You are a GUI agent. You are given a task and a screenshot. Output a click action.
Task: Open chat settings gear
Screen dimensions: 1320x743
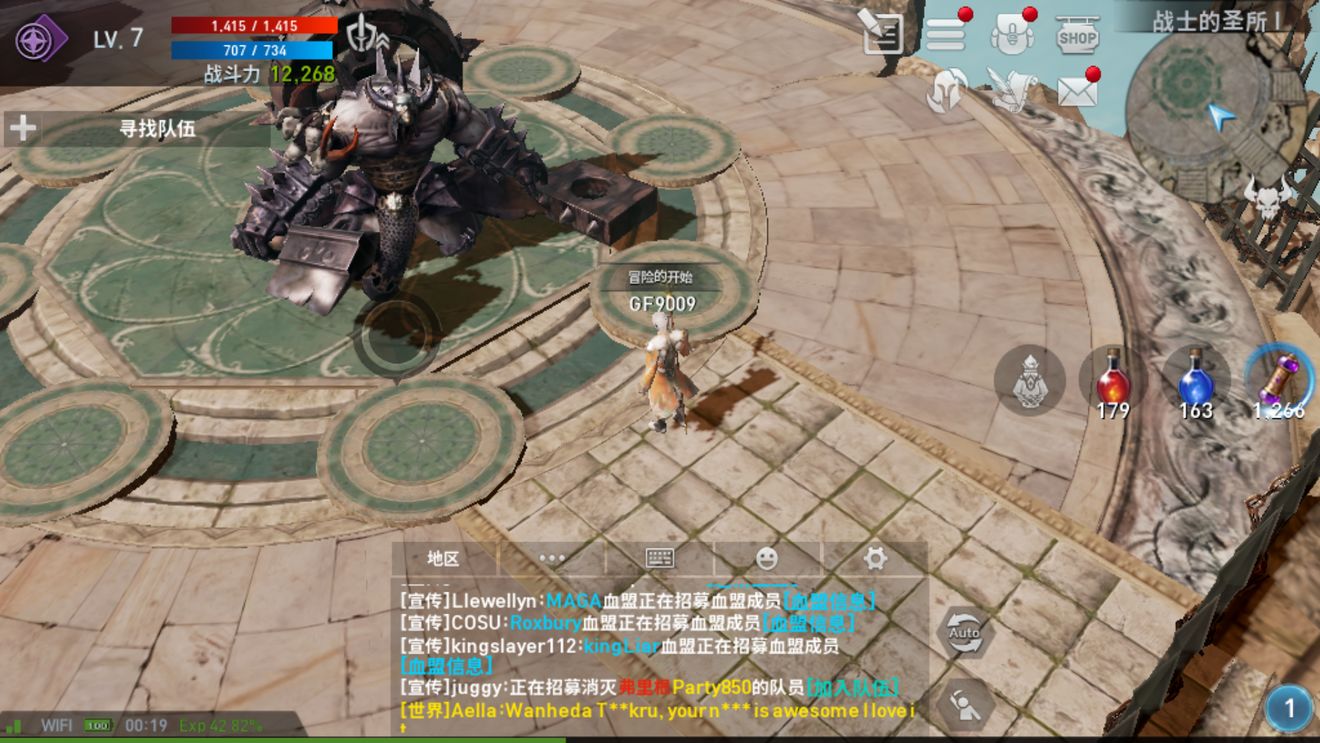[875, 559]
